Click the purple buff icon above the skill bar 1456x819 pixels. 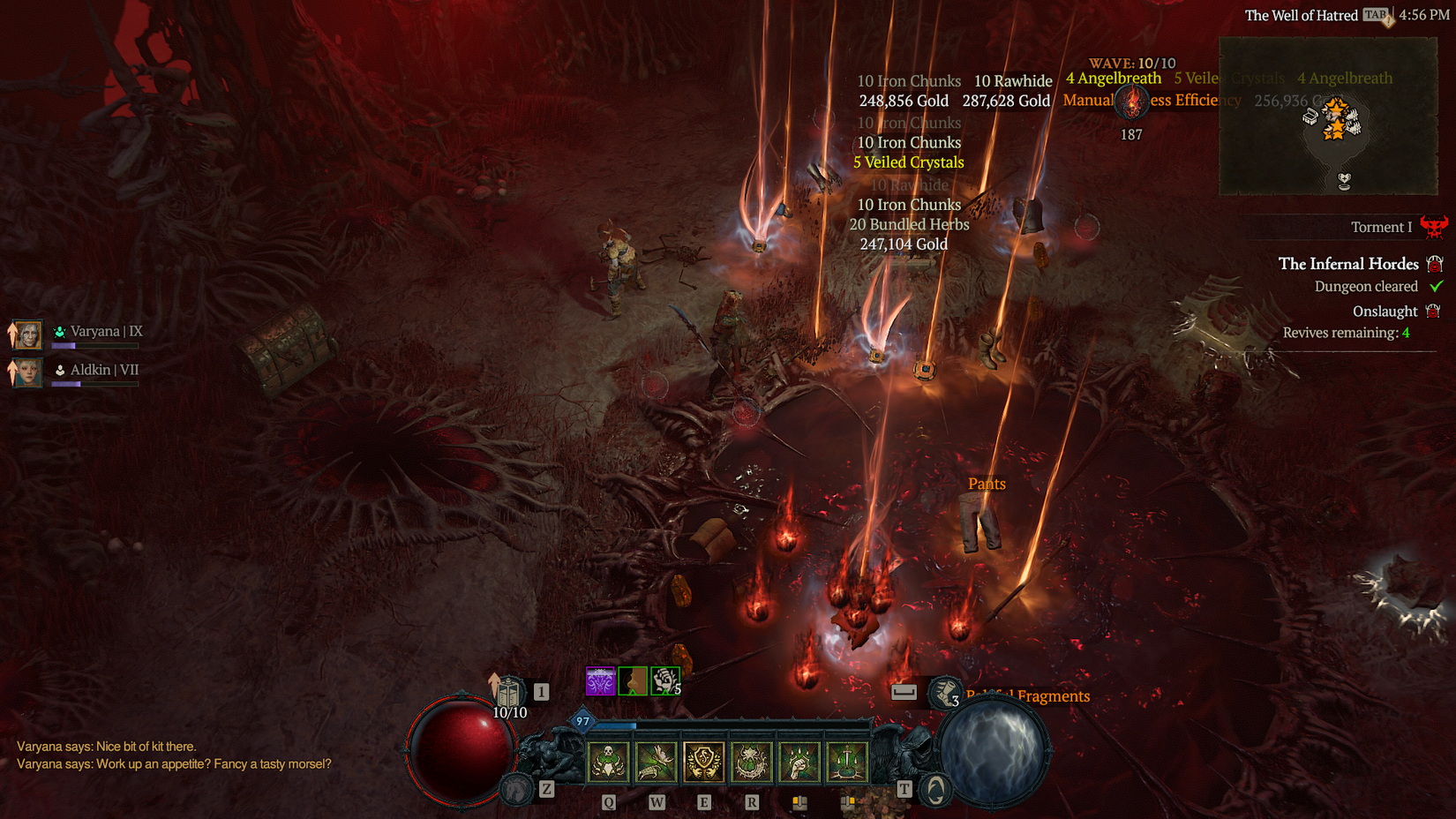click(x=600, y=680)
